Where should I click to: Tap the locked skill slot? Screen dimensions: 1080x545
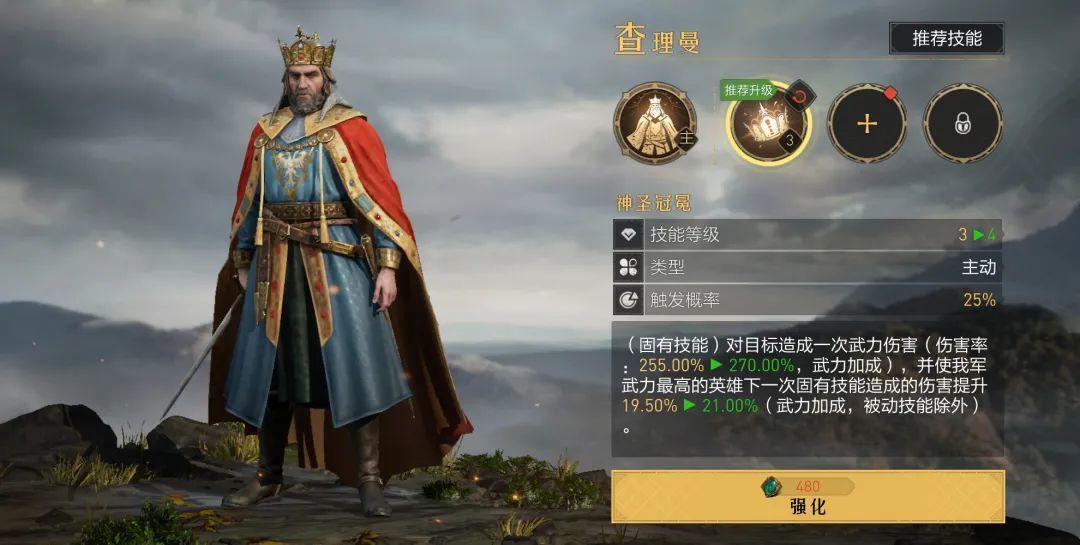point(962,123)
